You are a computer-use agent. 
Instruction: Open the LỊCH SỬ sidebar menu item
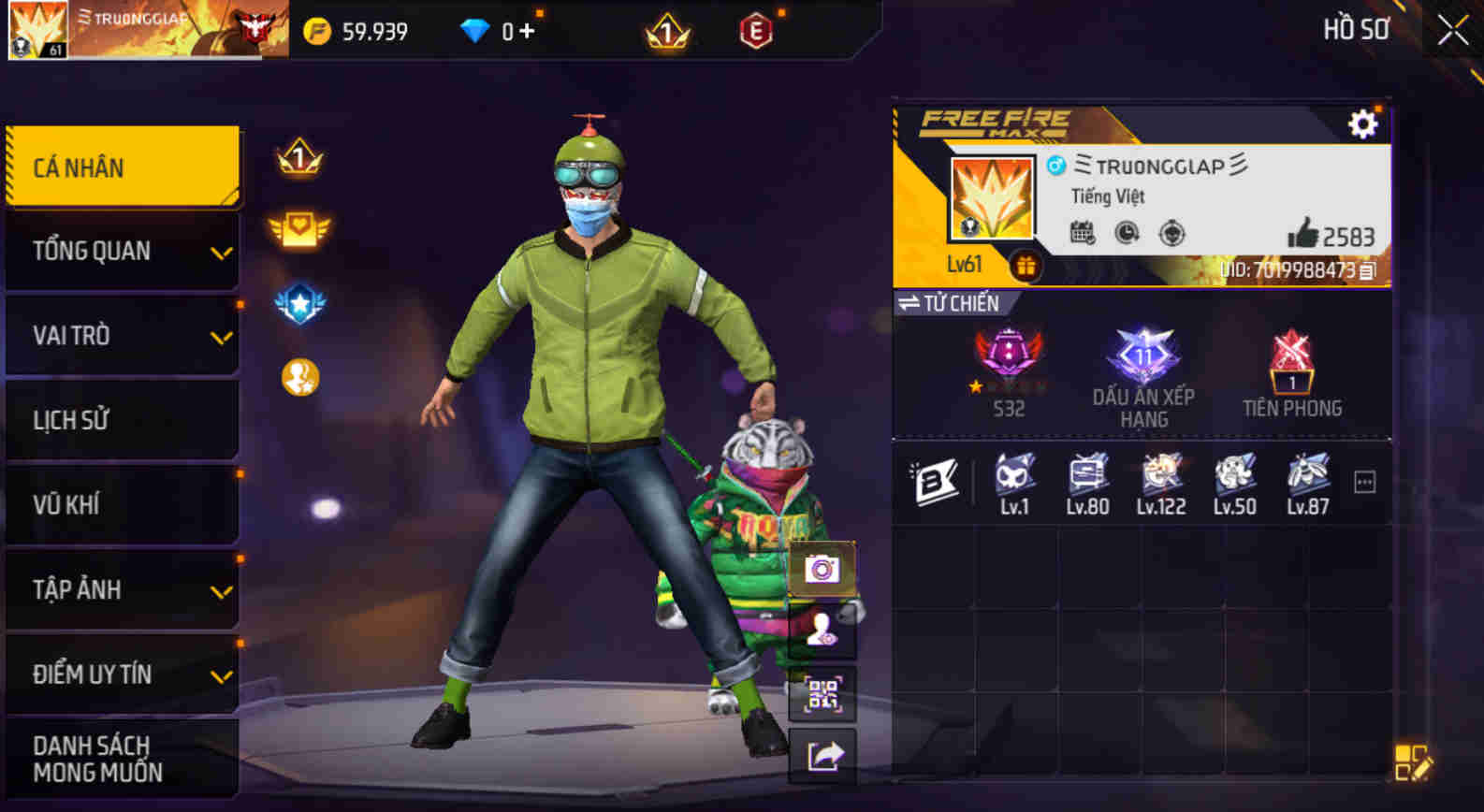[122, 419]
